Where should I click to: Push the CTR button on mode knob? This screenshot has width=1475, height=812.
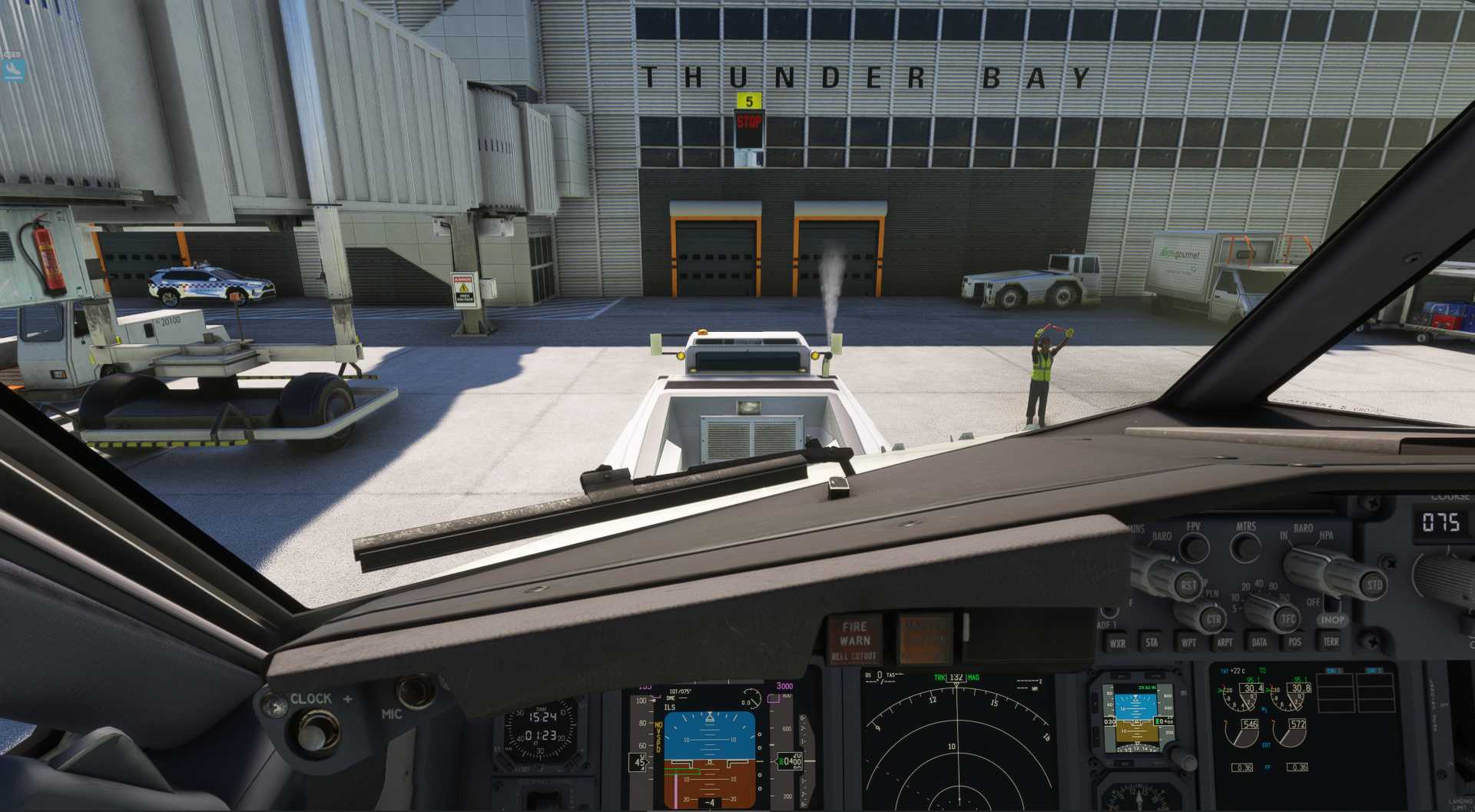pyautogui.click(x=1213, y=618)
